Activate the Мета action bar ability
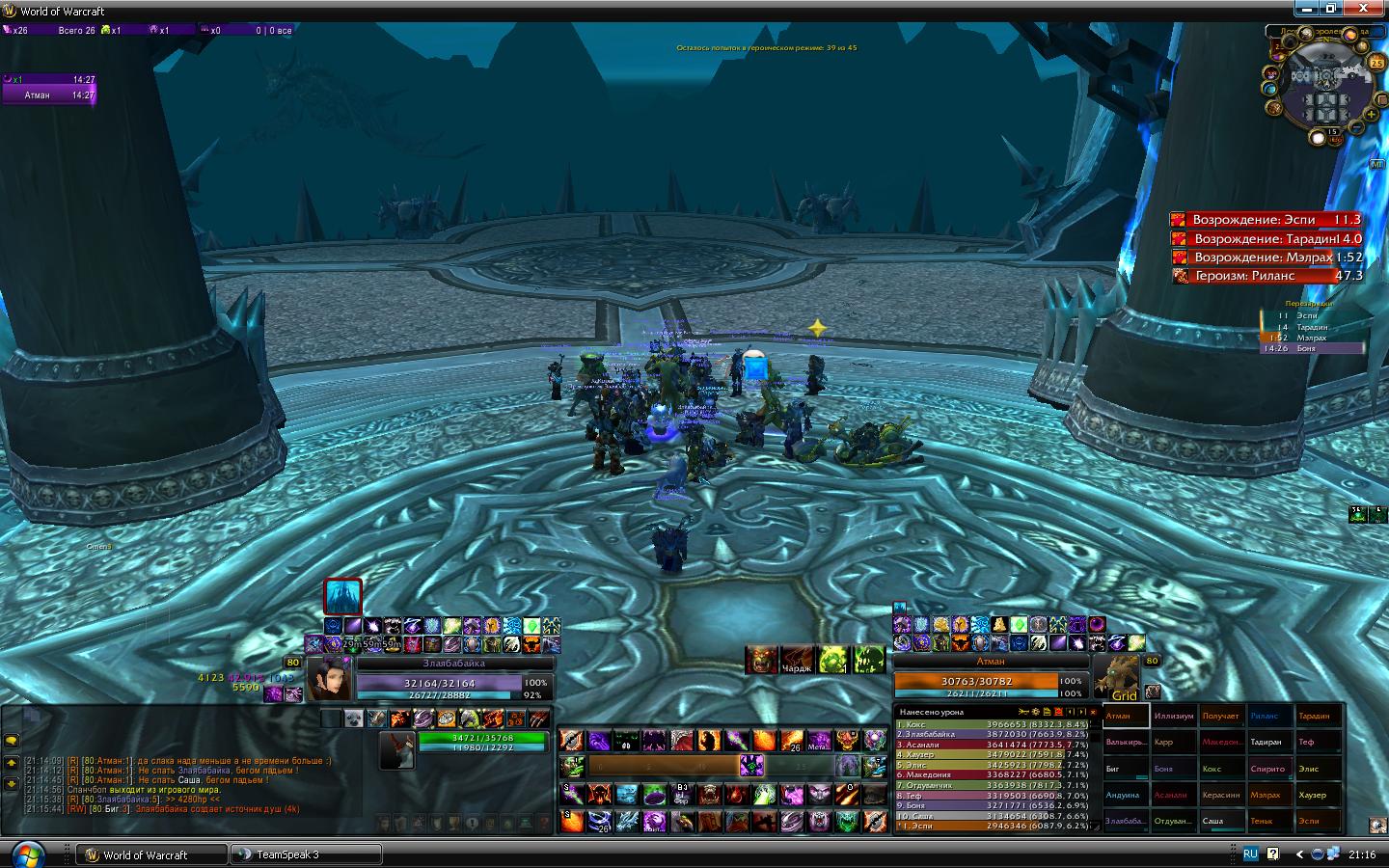1389x868 pixels. pyautogui.click(x=819, y=741)
